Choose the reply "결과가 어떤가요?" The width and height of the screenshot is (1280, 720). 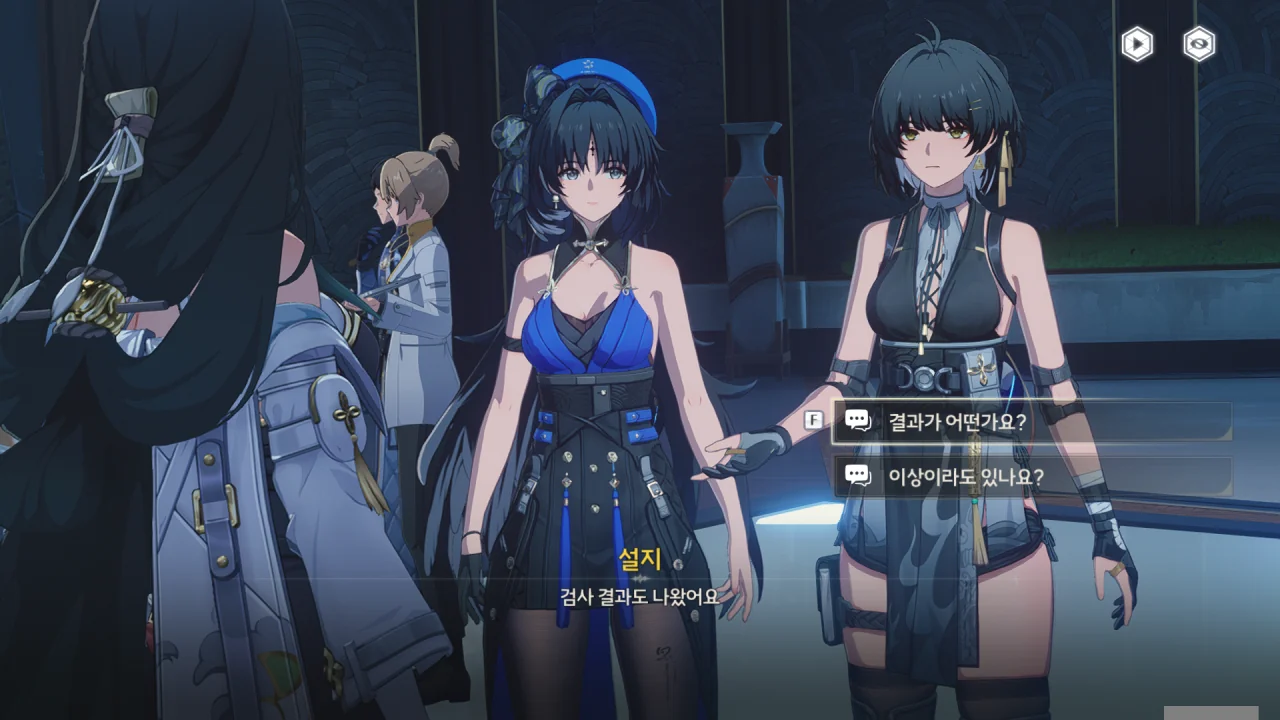1030,422
